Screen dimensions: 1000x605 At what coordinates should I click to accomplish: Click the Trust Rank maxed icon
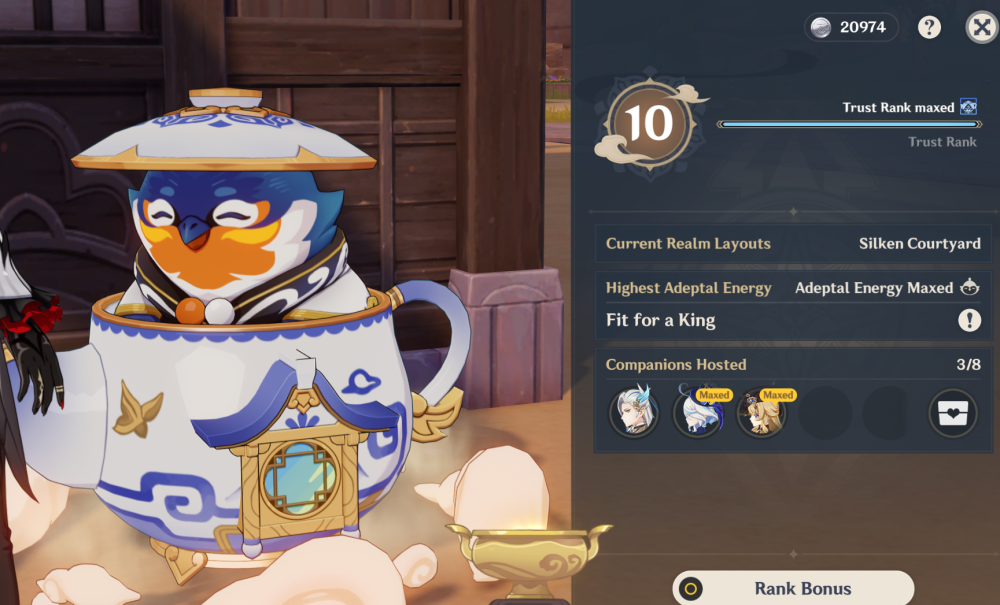[x=968, y=107]
